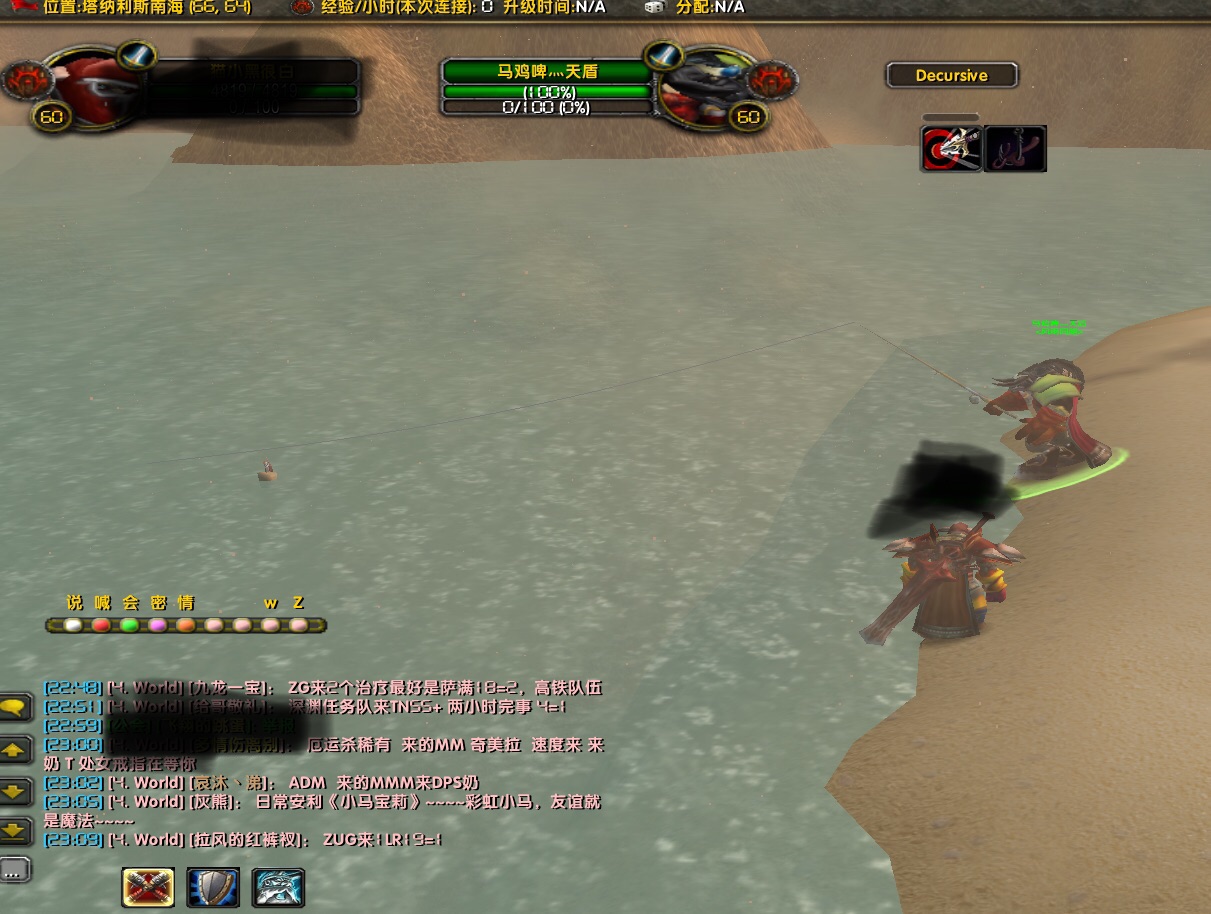1211x914 pixels.
Task: Open the '...' button below the chat arrows
Action: click(15, 869)
